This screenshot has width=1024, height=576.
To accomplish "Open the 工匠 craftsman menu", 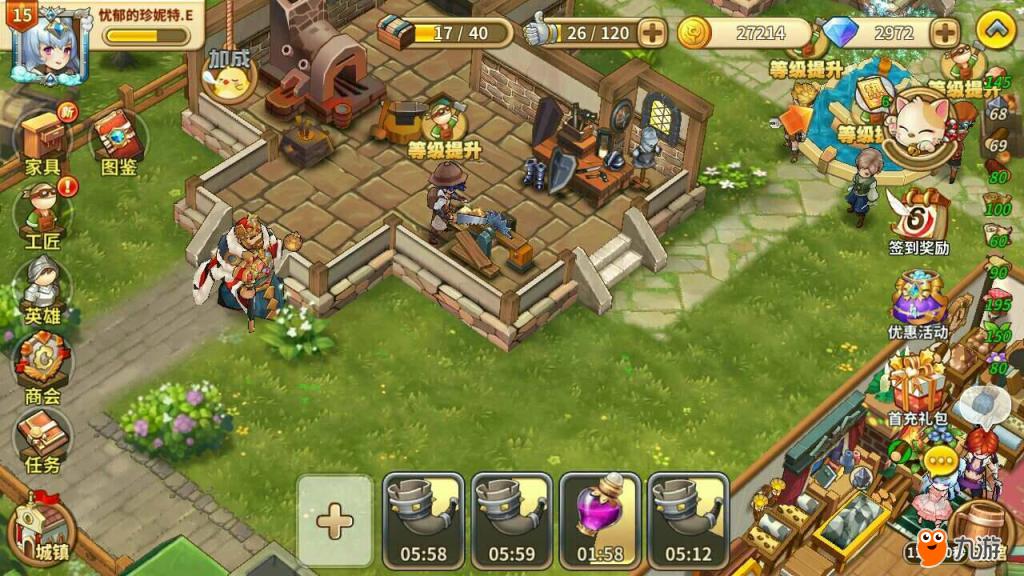I will click(42, 215).
